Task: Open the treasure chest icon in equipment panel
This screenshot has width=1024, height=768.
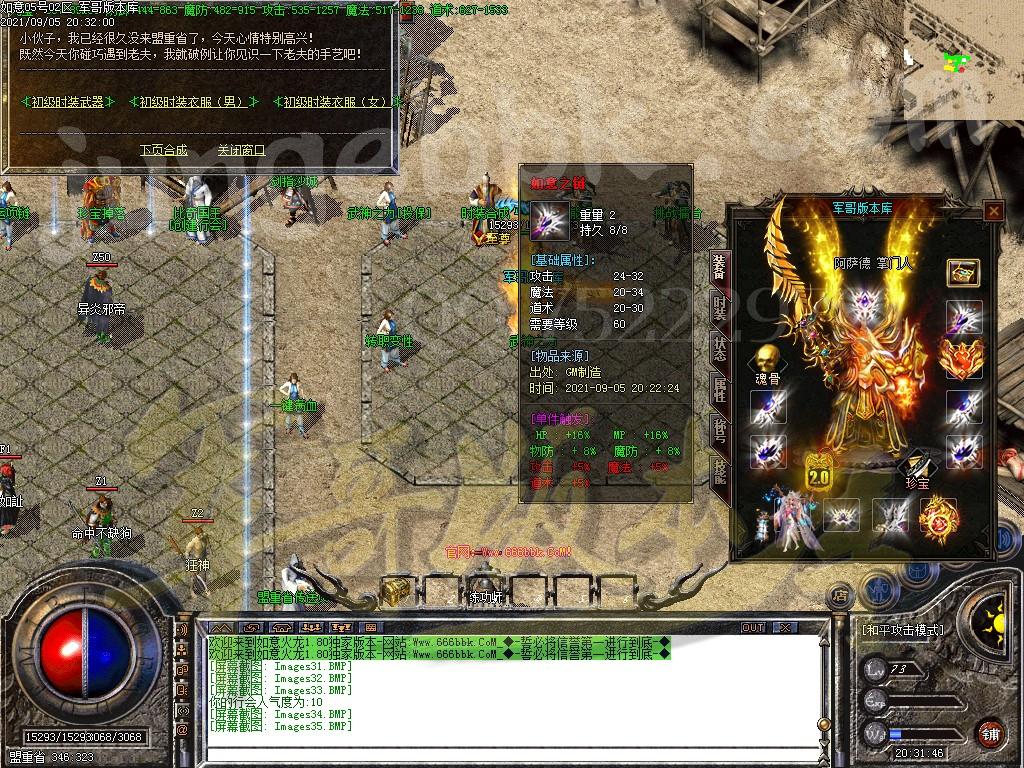Action: pyautogui.click(x=963, y=272)
